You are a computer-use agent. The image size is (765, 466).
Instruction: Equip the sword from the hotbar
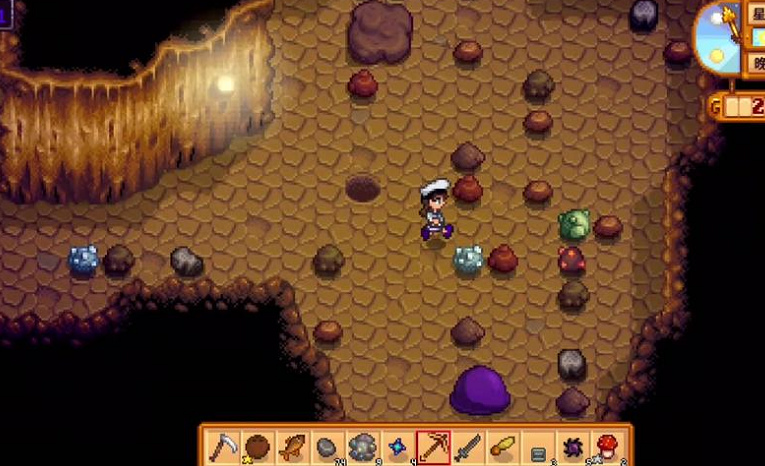pyautogui.click(x=469, y=446)
